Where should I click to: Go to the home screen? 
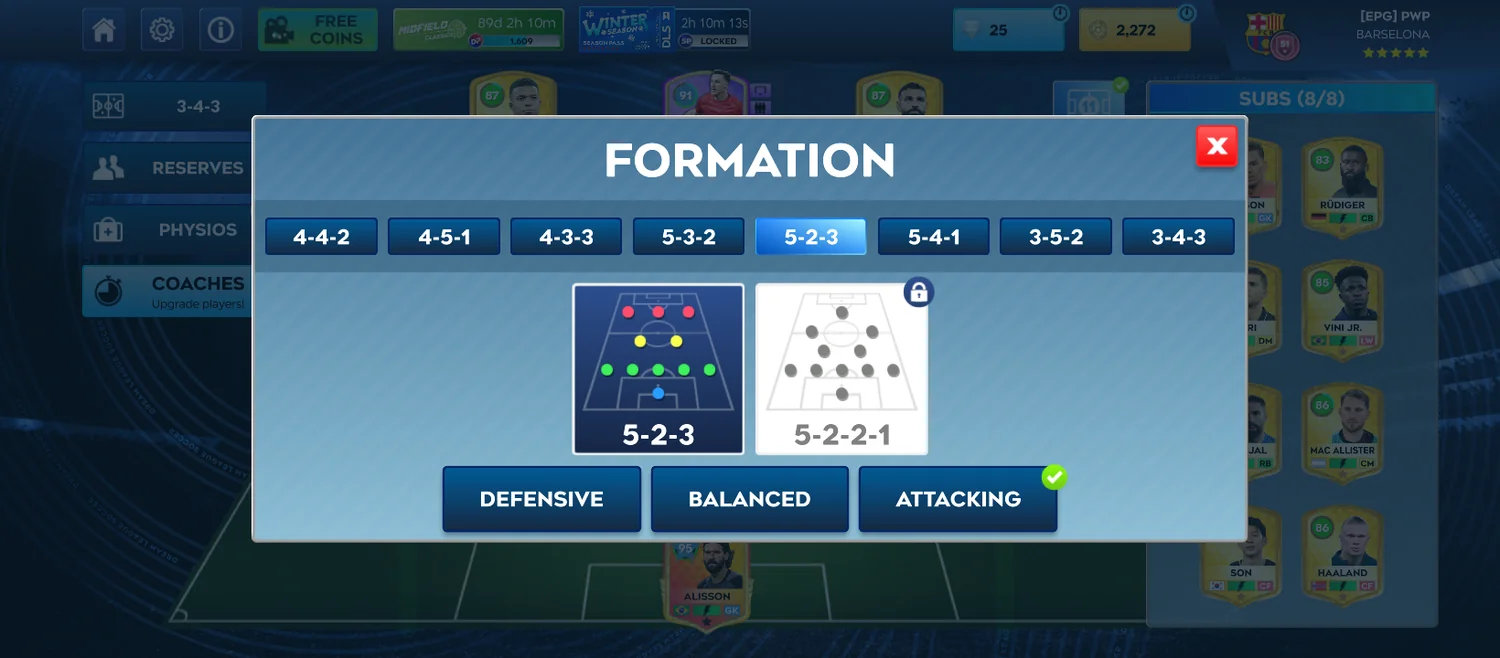[x=104, y=30]
